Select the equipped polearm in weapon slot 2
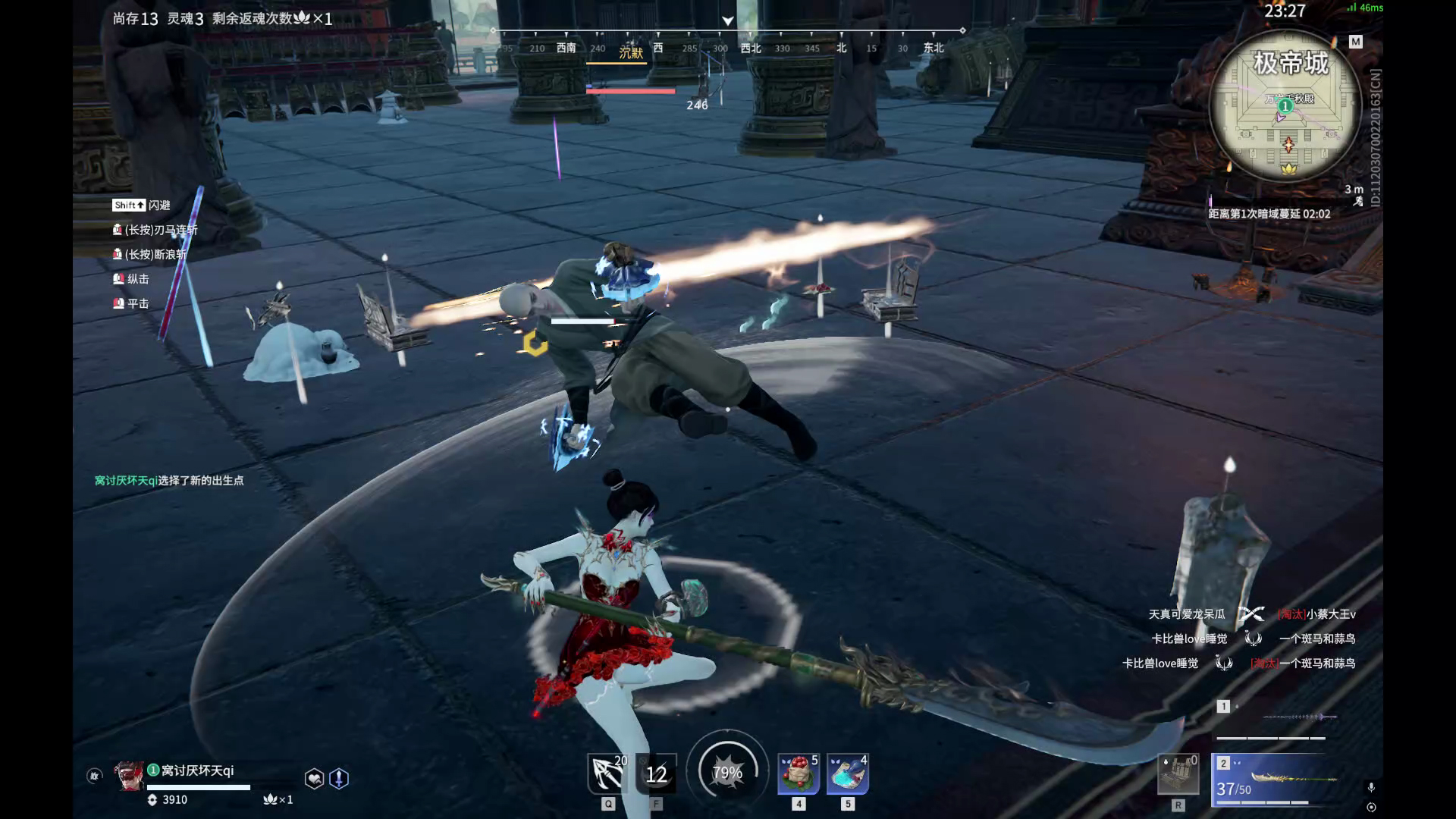Viewport: 1456px width, 819px height. click(1276, 778)
